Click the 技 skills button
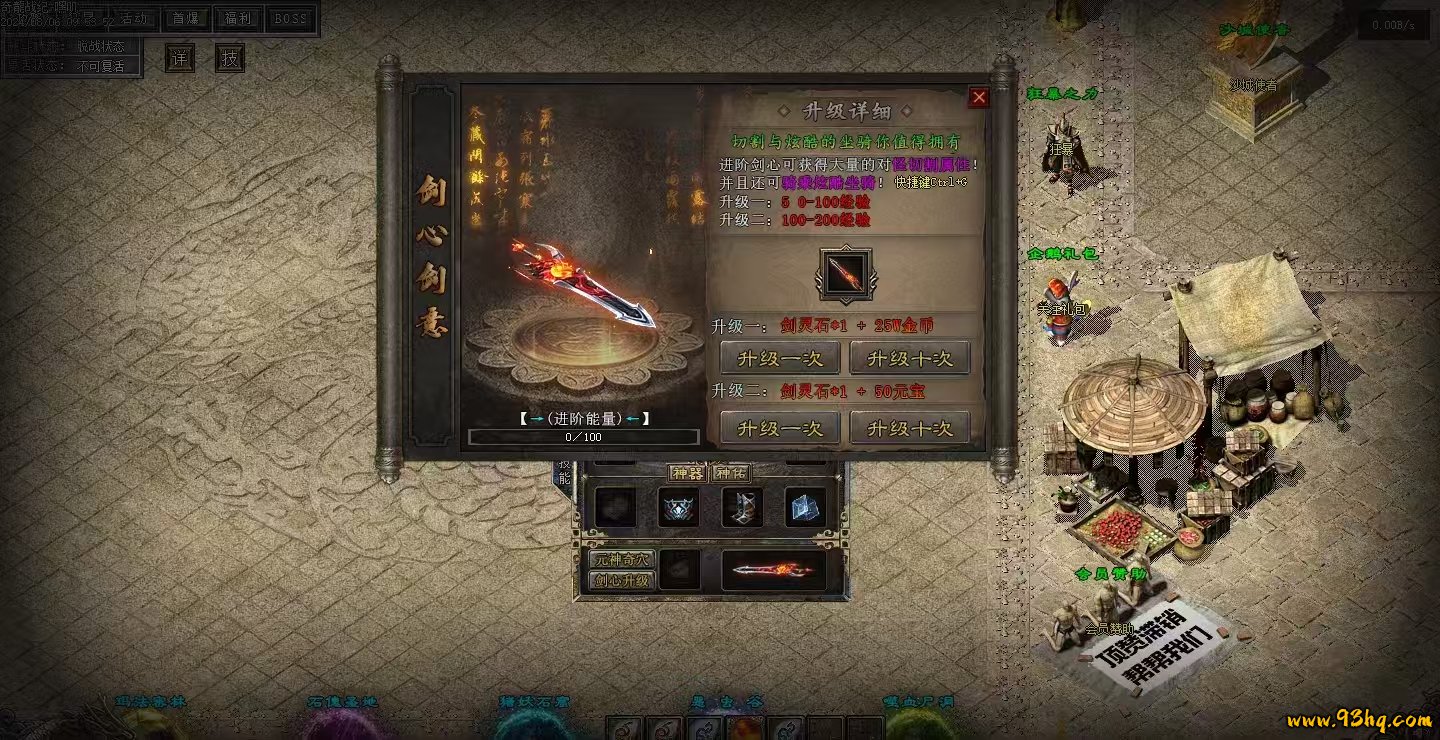Viewport: 1440px width, 740px height. click(230, 58)
